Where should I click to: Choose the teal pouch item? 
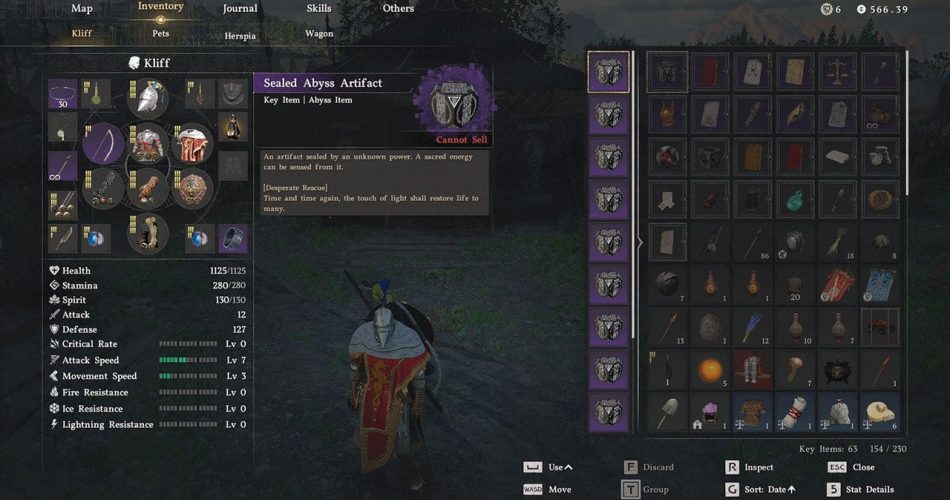tap(794, 199)
